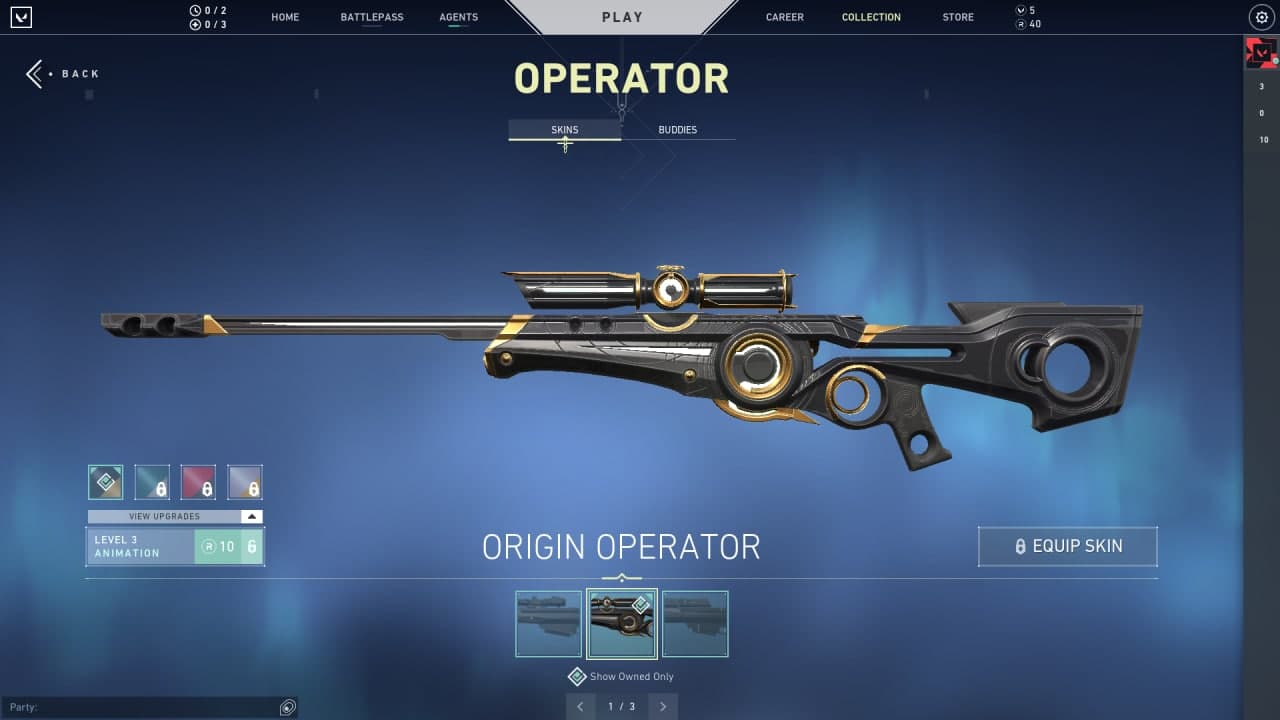Select the Origin Operator skin thumbnail
The height and width of the screenshot is (720, 1280).
tap(622, 624)
